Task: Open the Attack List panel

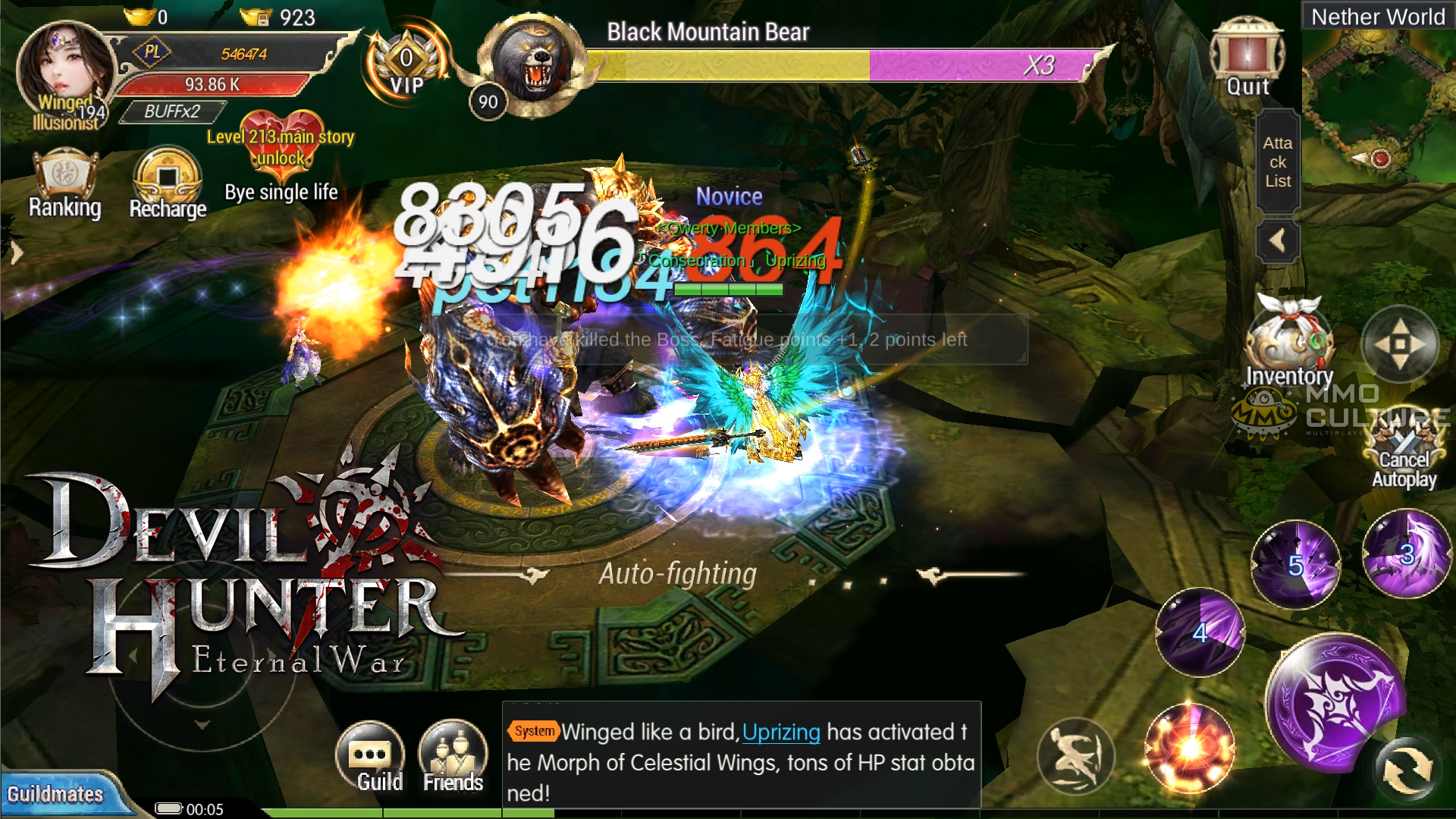Action: [x=1278, y=162]
